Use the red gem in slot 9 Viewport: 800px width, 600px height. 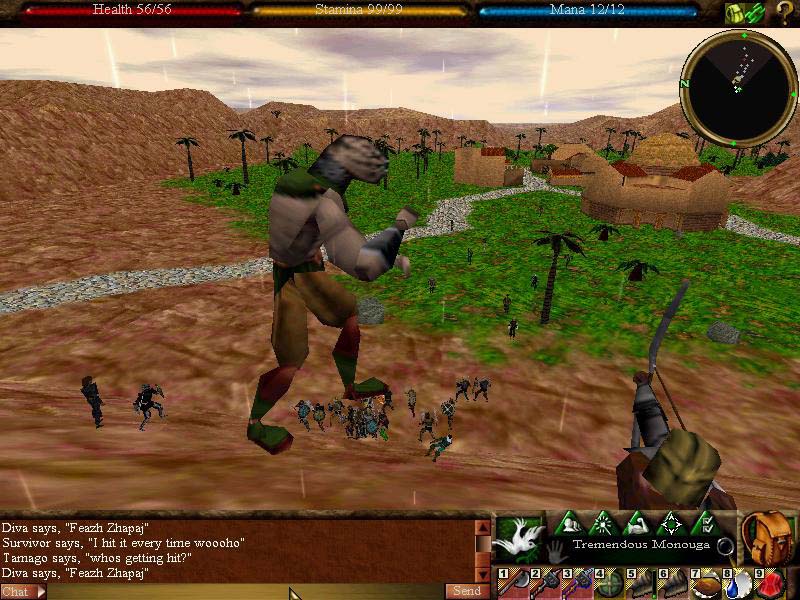[770, 583]
